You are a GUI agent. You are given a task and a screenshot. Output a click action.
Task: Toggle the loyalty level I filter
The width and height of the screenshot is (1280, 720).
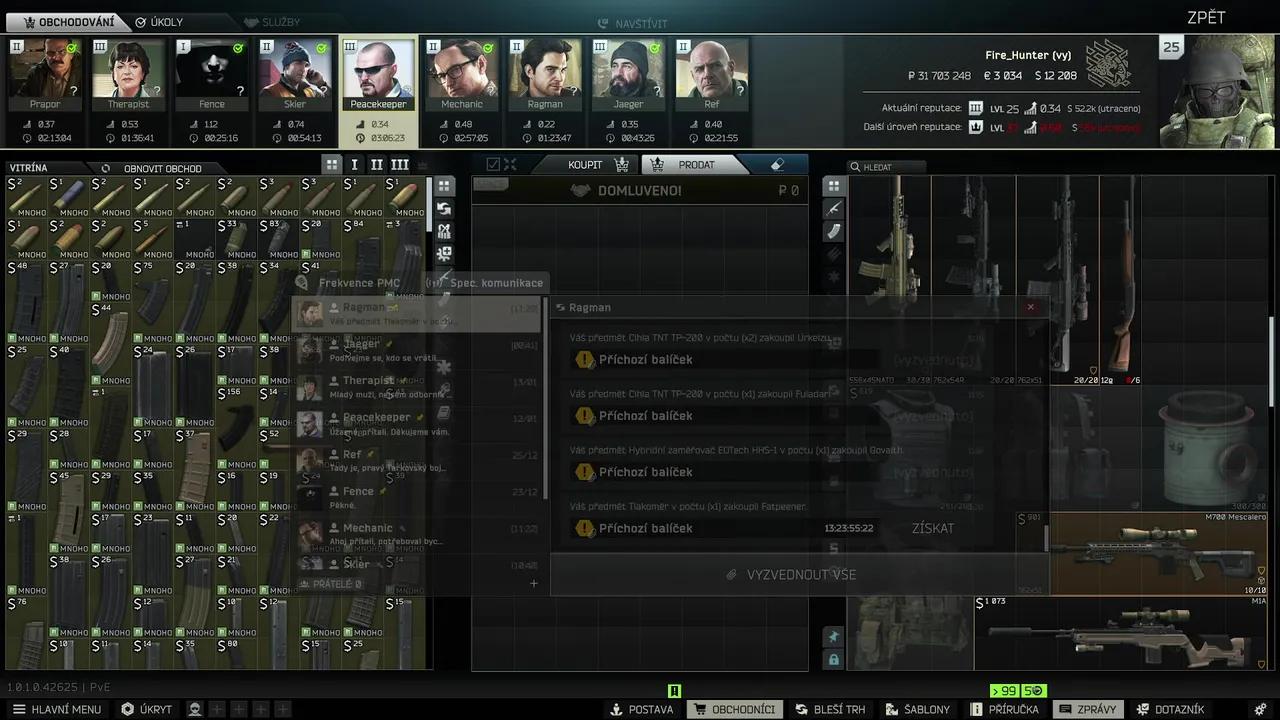[353, 164]
